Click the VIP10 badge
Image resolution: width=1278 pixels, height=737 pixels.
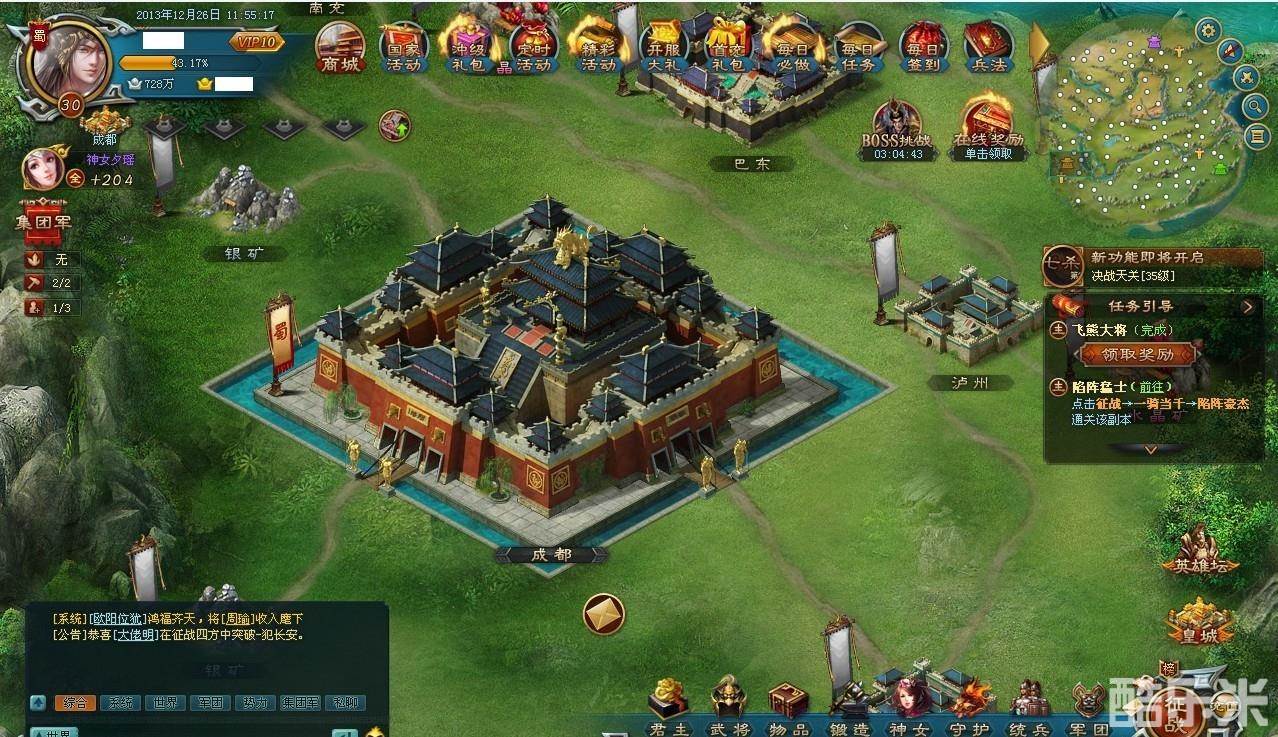click(257, 42)
